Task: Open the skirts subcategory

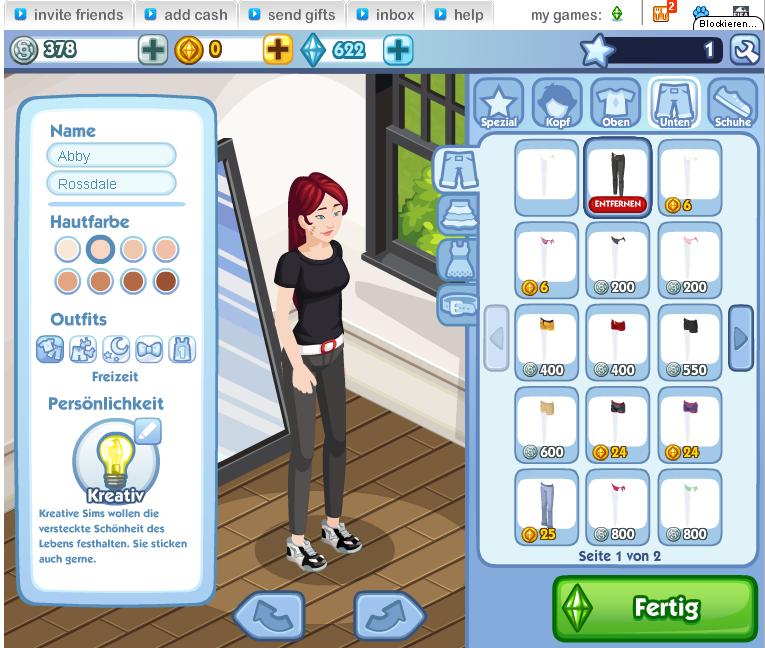Action: [455, 214]
